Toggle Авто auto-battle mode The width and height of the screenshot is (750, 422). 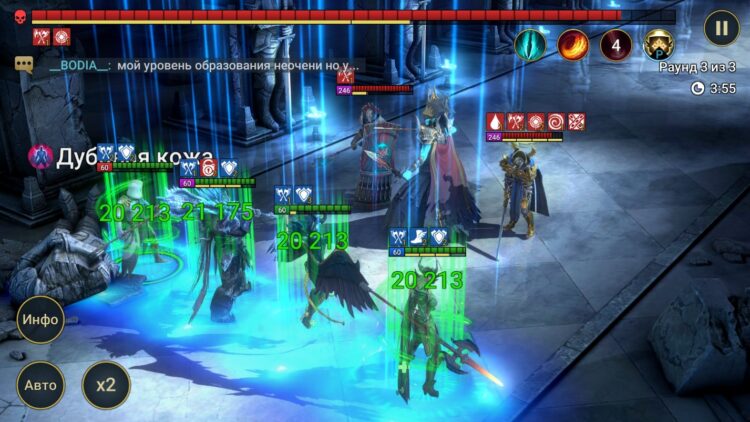click(40, 385)
